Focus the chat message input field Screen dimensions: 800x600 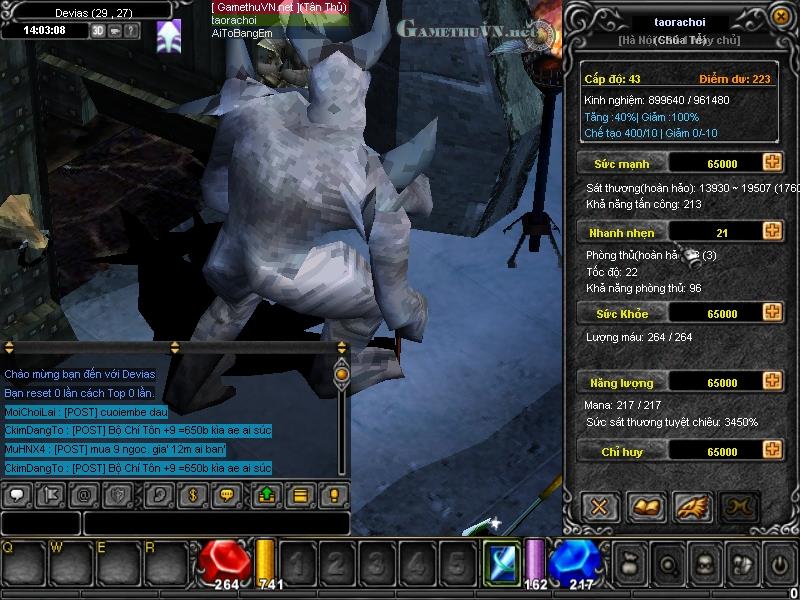(x=215, y=523)
